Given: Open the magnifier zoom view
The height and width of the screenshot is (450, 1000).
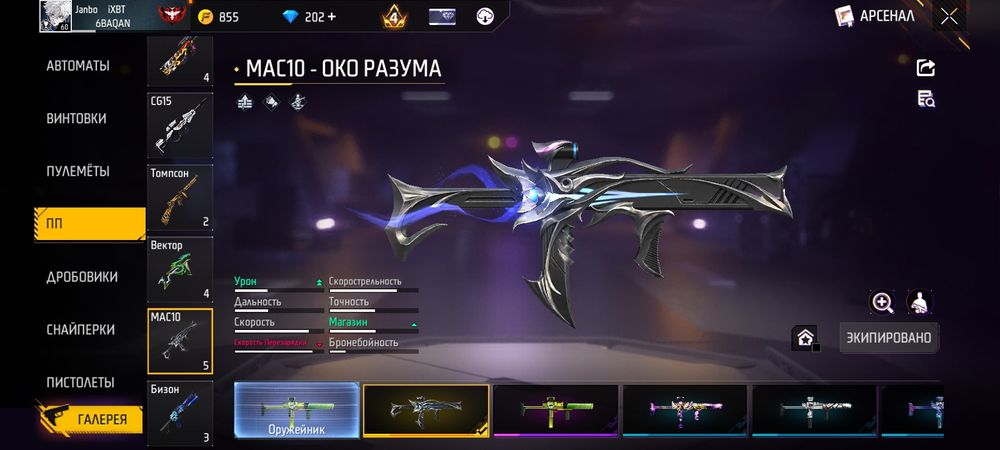Looking at the screenshot, I should click(x=882, y=302).
